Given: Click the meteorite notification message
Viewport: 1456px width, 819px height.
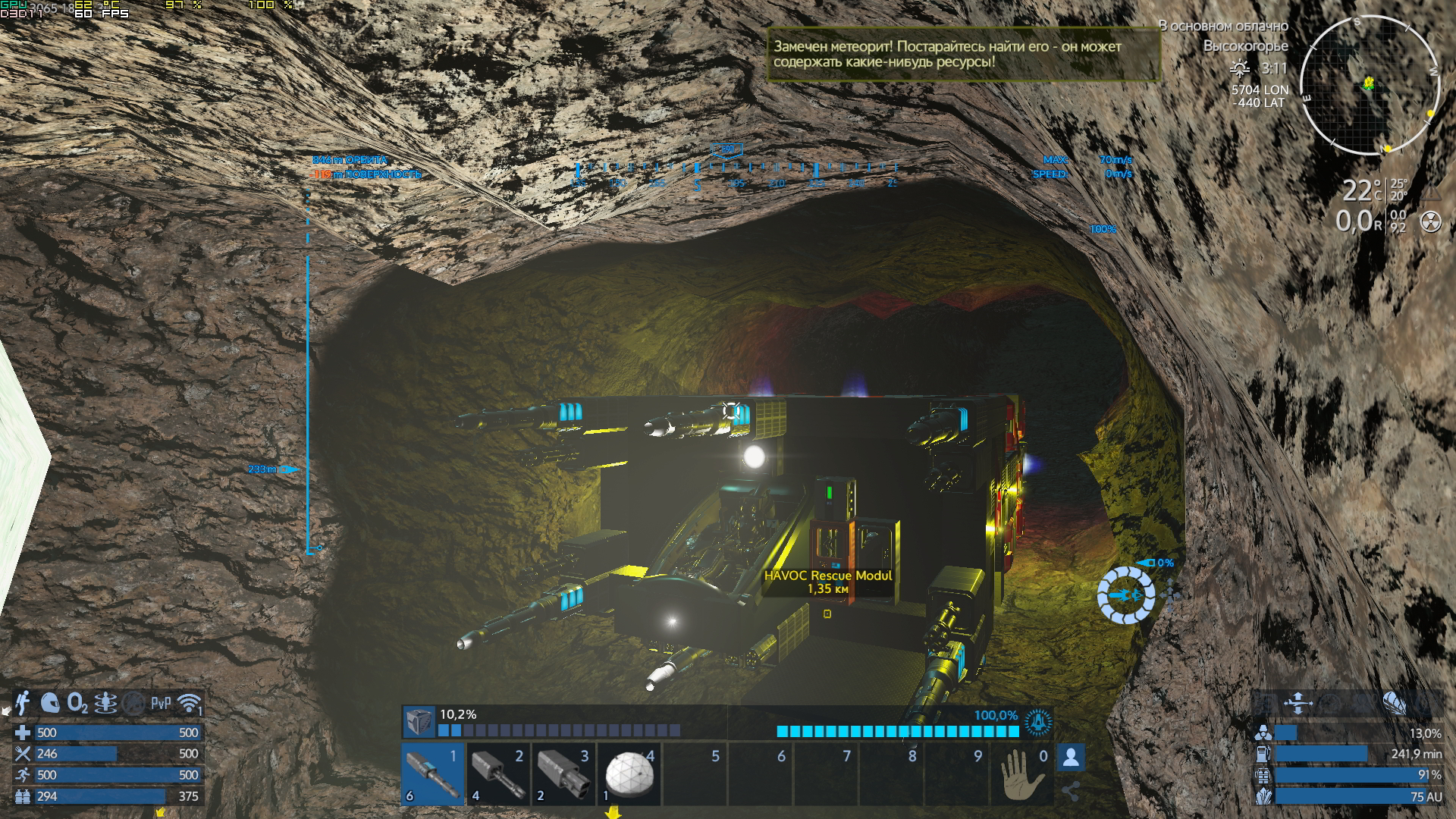Looking at the screenshot, I should [962, 54].
